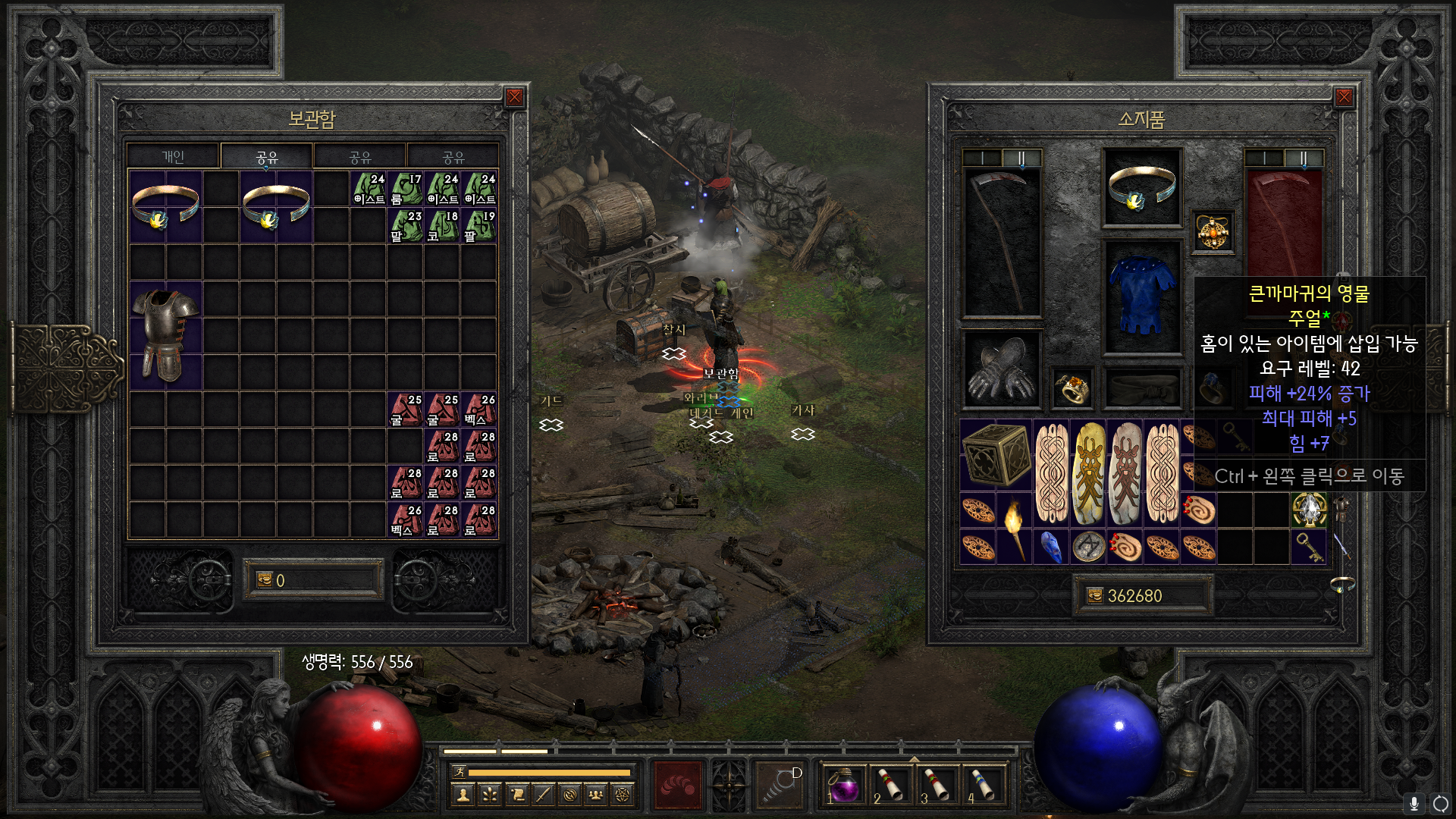Close the stash window
Screen dimensions: 1456x819
click(x=514, y=97)
